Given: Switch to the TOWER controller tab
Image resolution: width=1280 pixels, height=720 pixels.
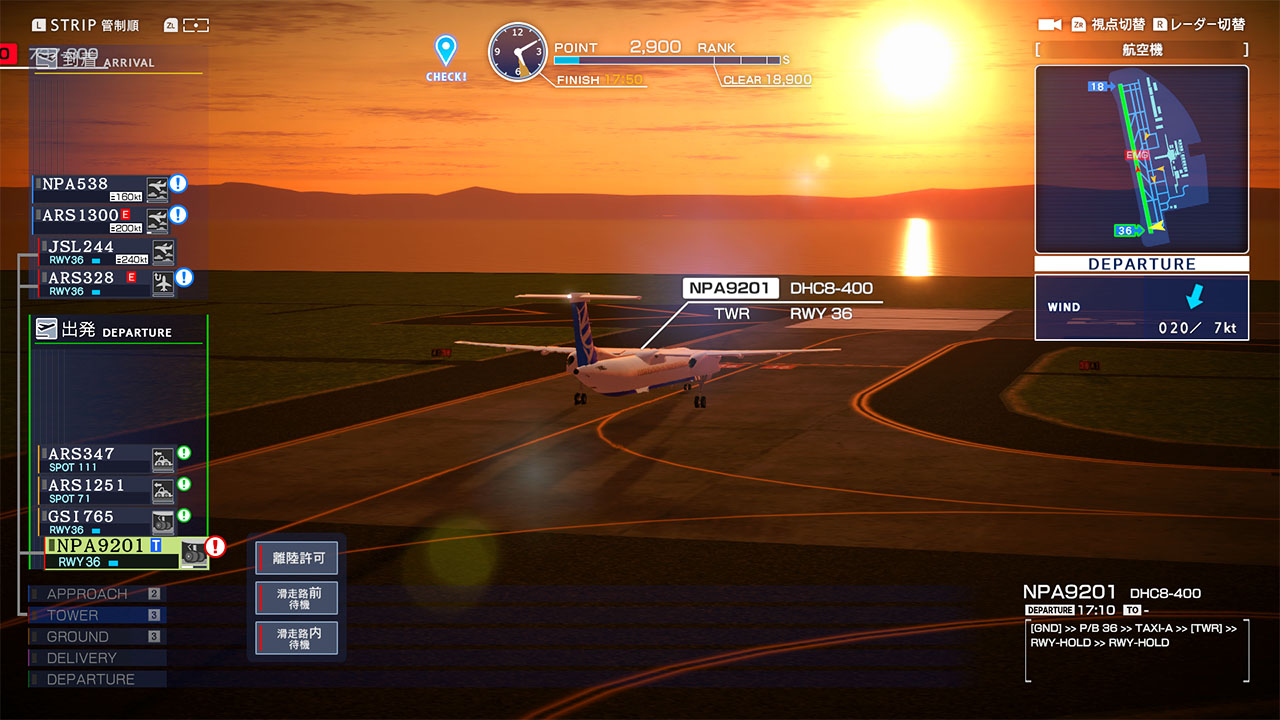Looking at the screenshot, I should click(96, 616).
